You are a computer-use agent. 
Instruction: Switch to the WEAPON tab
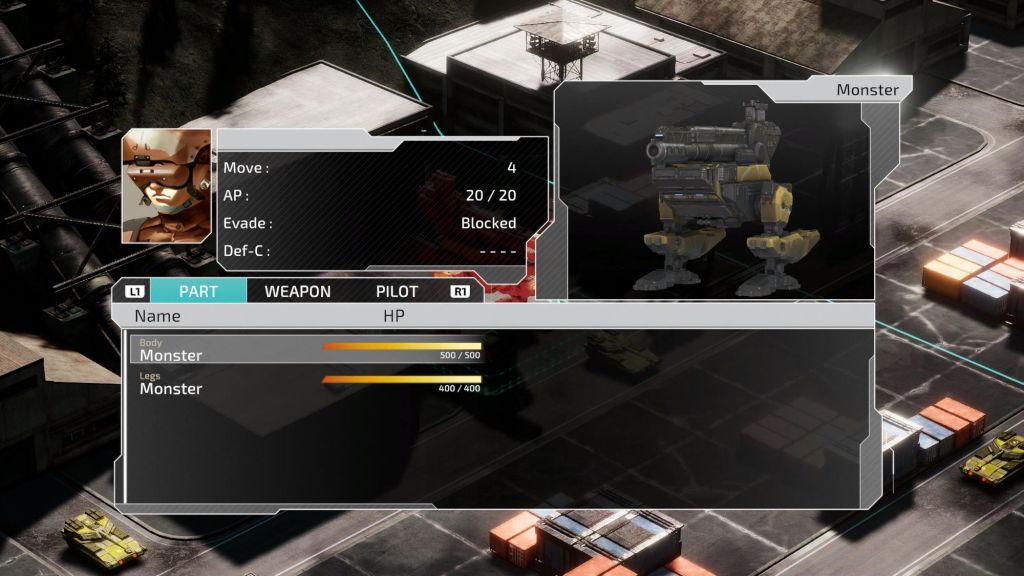pyautogui.click(x=297, y=292)
